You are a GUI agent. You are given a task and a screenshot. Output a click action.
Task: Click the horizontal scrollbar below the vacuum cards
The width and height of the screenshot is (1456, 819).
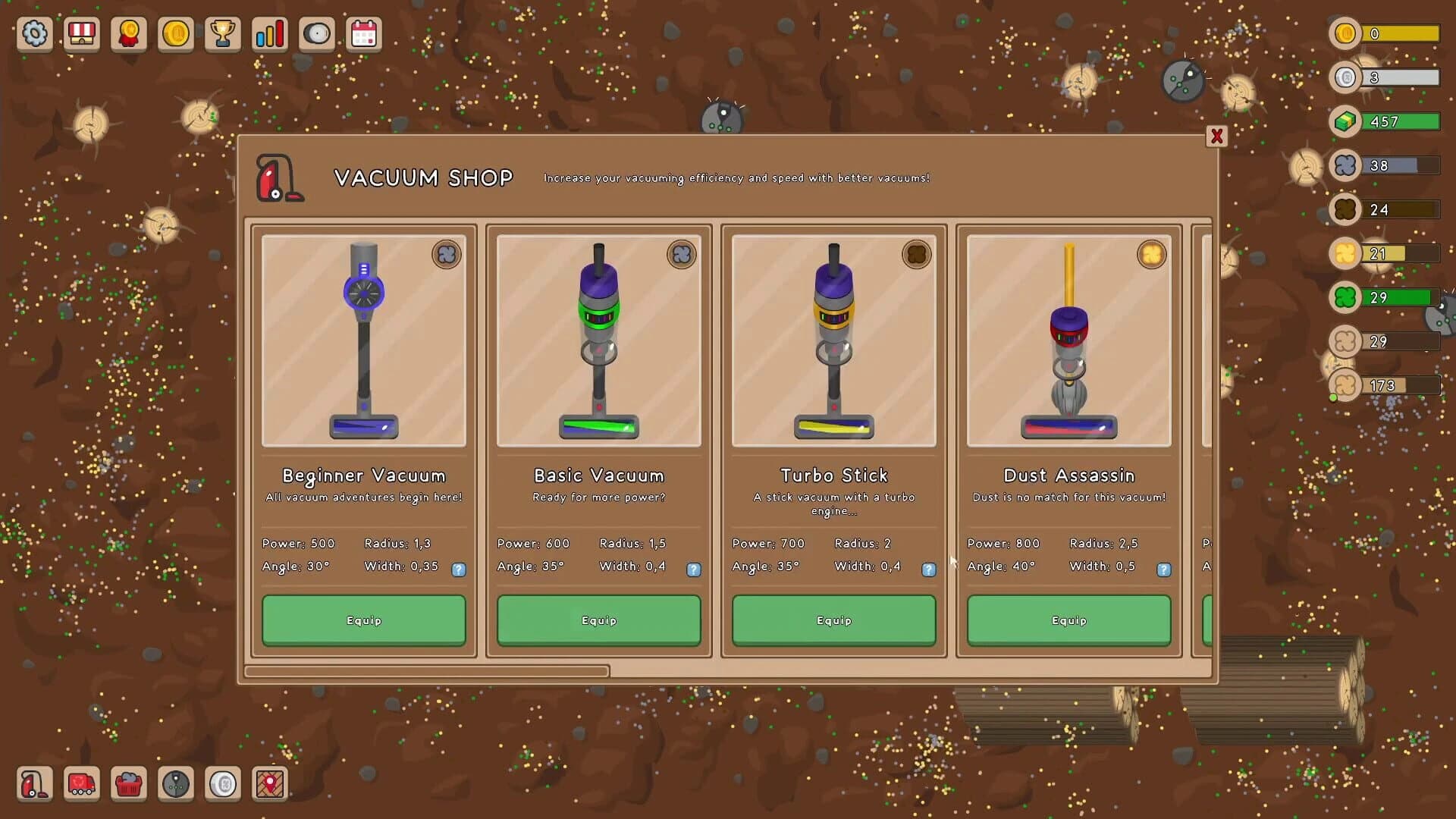(428, 671)
